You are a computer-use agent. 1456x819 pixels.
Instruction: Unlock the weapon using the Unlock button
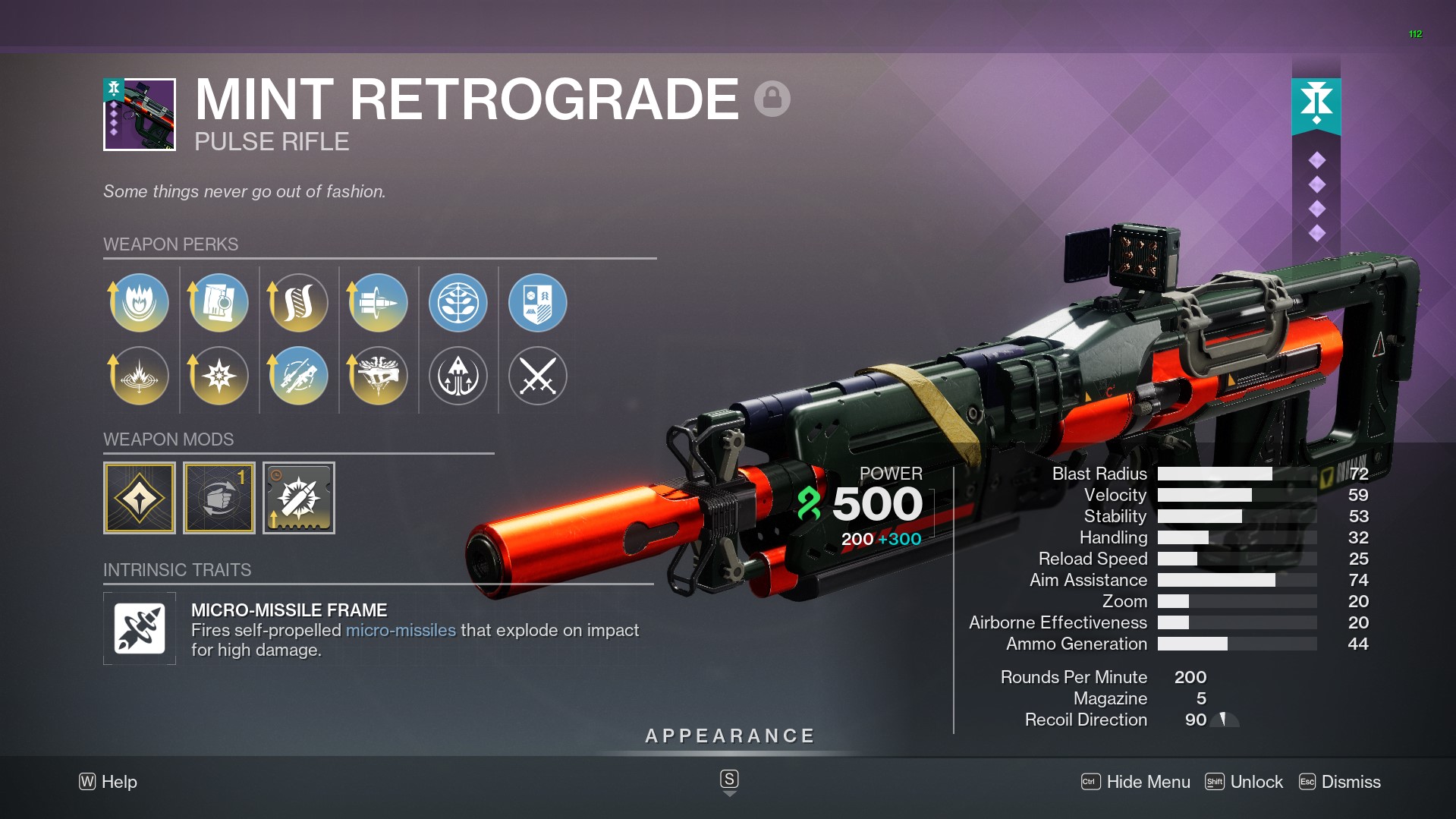[1244, 782]
